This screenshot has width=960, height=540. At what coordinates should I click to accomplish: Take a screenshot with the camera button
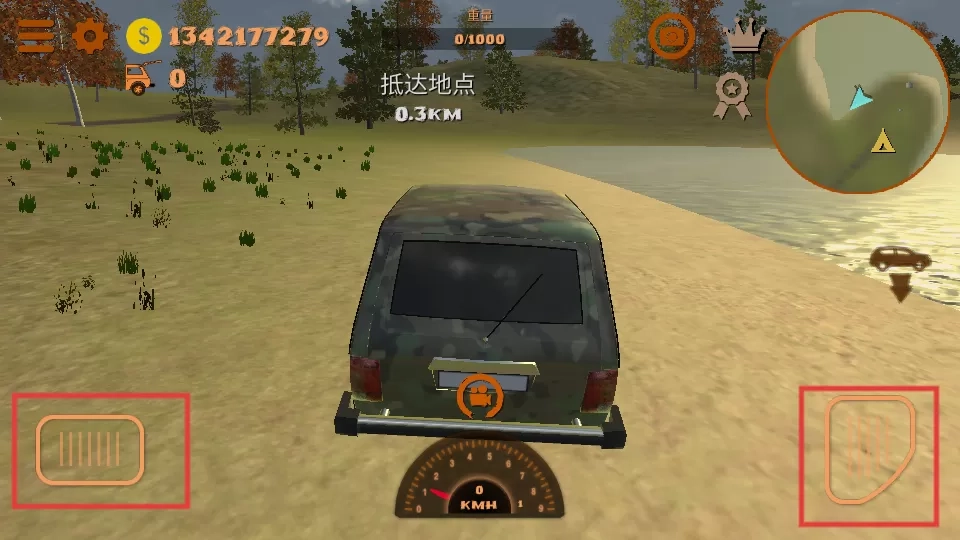point(672,37)
